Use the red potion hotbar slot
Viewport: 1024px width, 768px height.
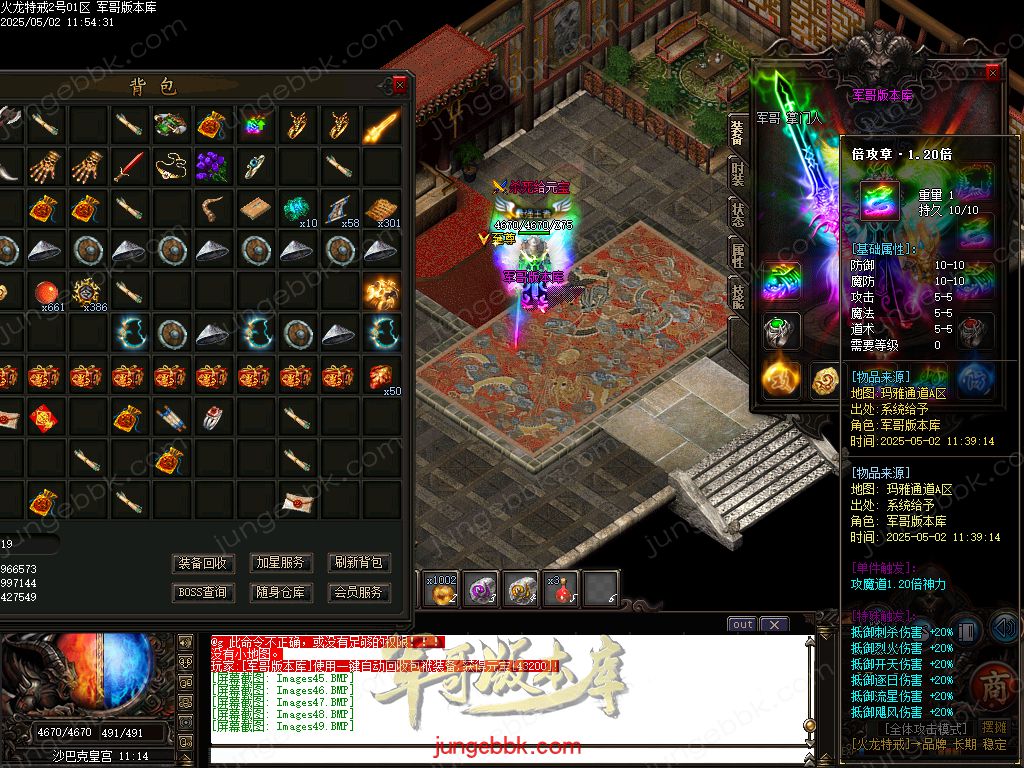tap(561, 589)
